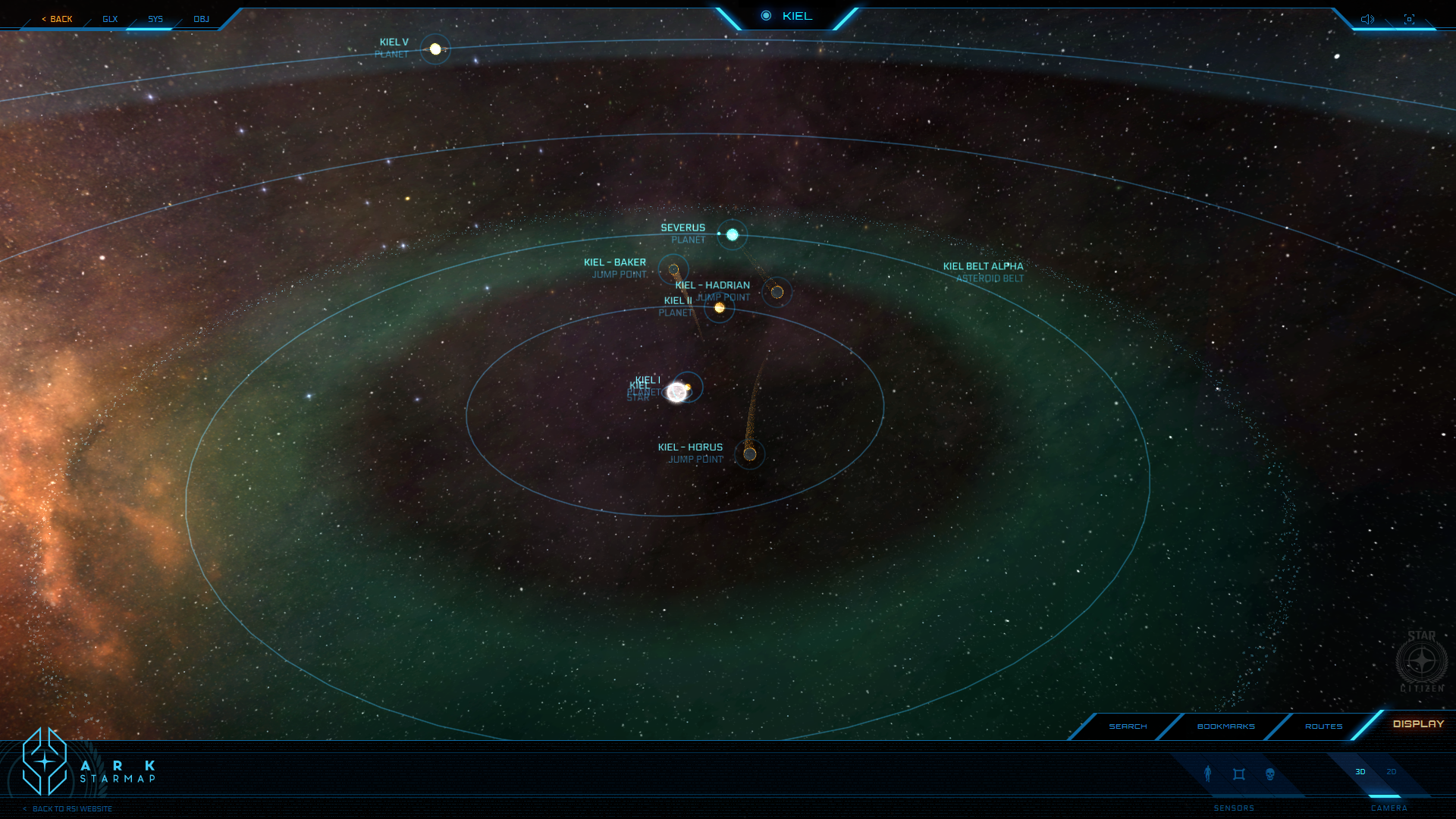
Task: Select the Kiel V planet marker
Action: (x=435, y=49)
